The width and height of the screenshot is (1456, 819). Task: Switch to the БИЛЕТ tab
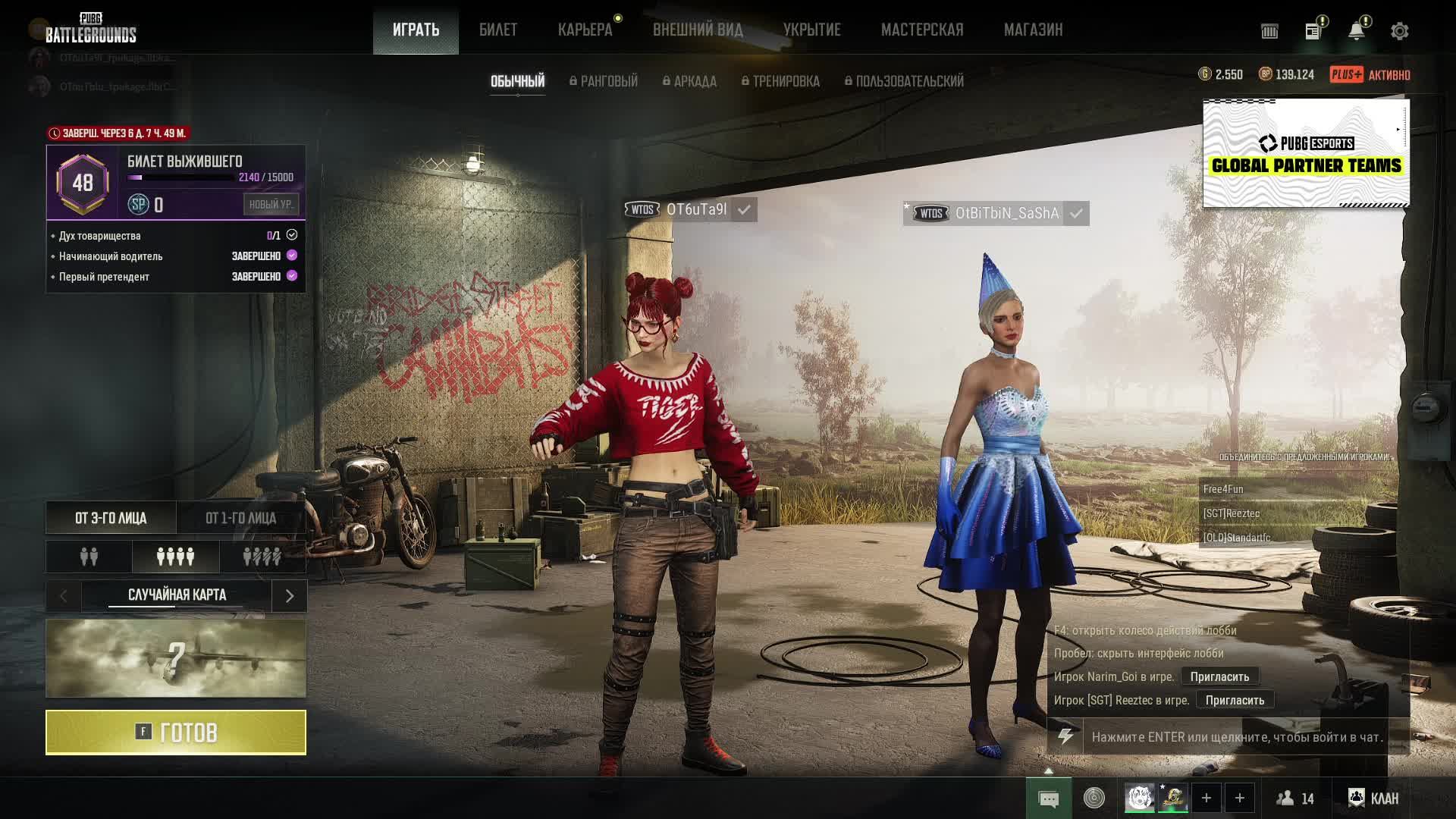498,30
